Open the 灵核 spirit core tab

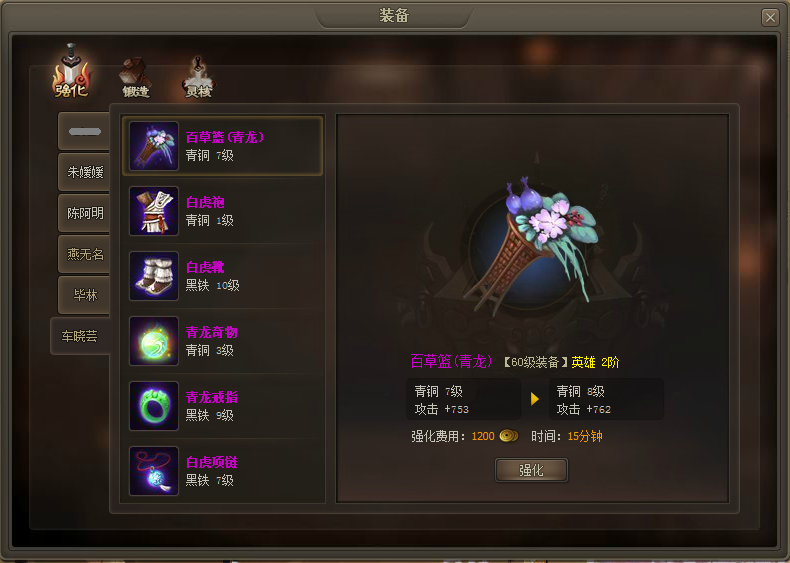(198, 76)
